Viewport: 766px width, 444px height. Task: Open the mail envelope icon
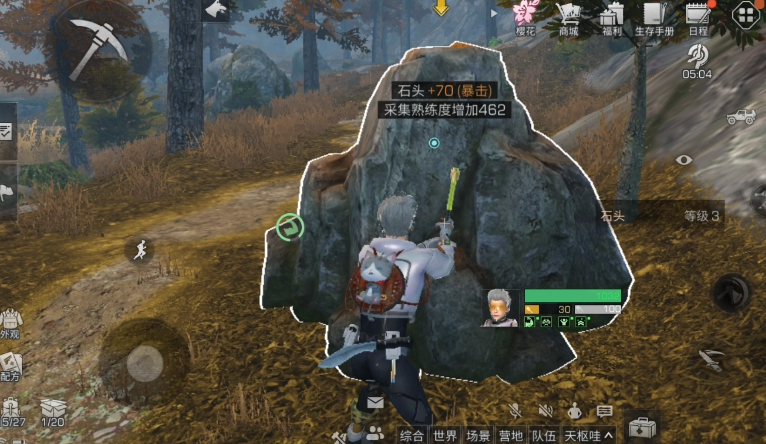click(375, 403)
